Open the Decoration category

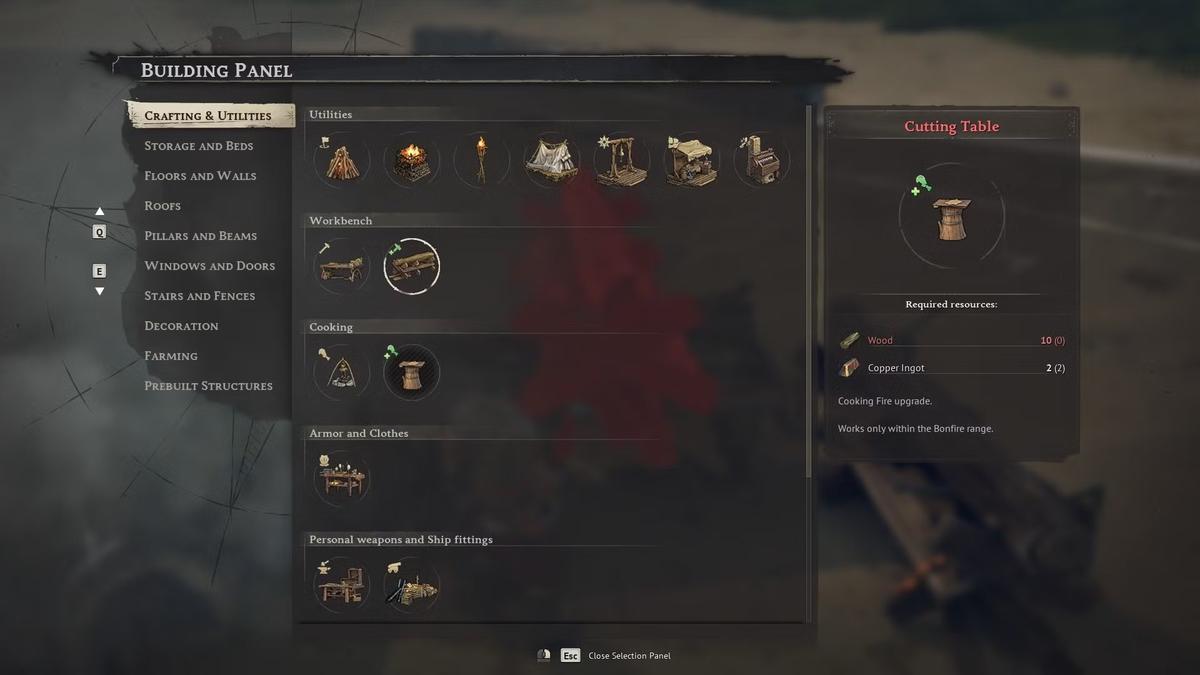(x=181, y=326)
